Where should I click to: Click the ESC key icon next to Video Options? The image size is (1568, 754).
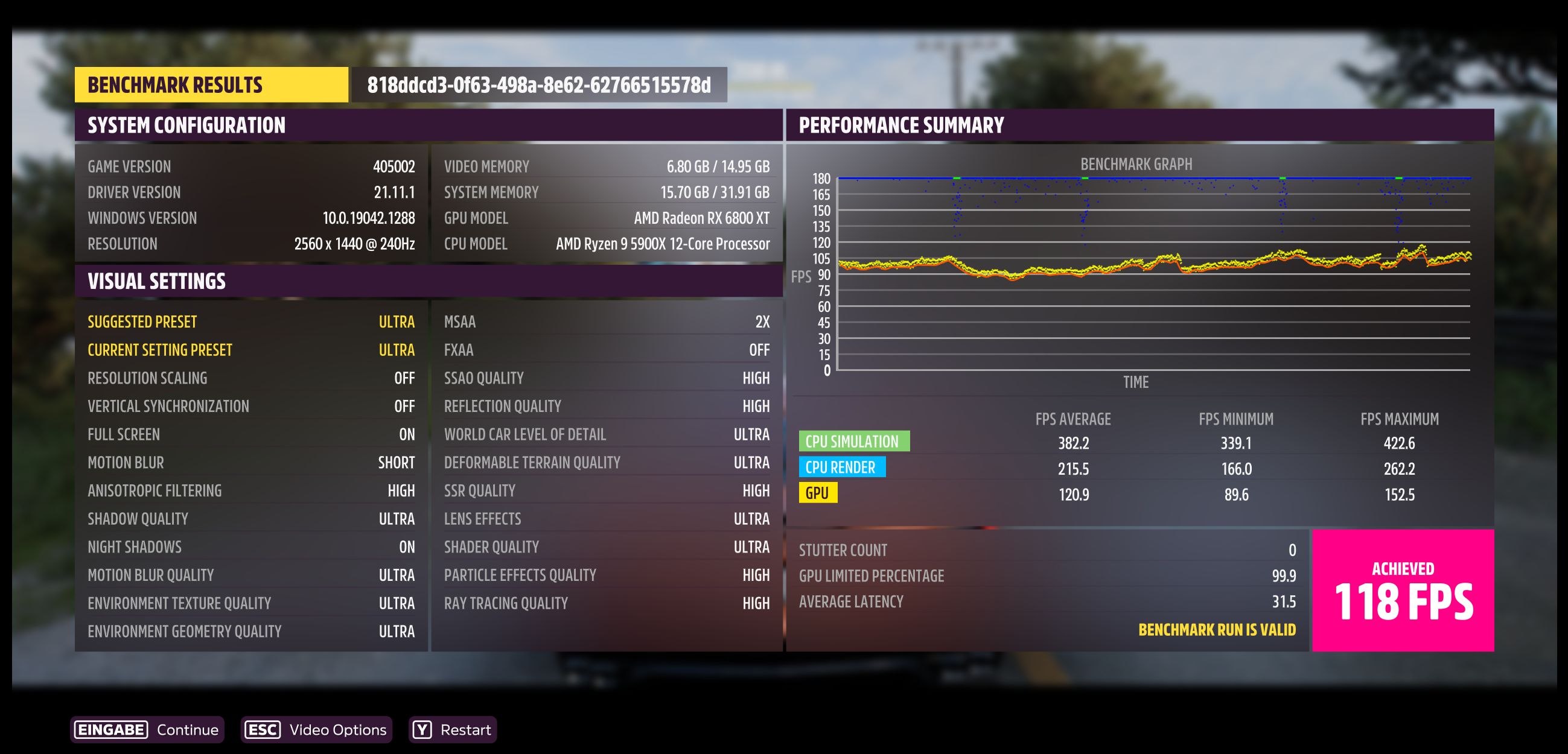[x=263, y=730]
